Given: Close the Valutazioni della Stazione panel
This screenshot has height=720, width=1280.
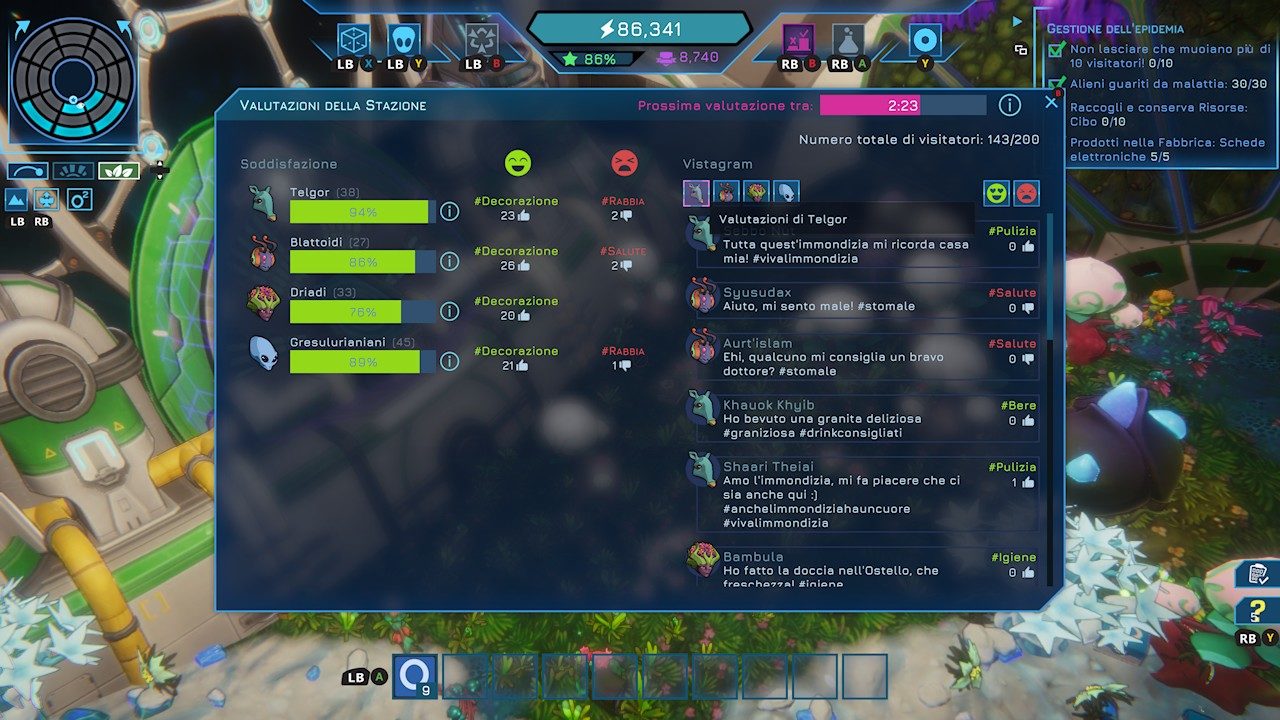Looking at the screenshot, I should tap(1051, 102).
